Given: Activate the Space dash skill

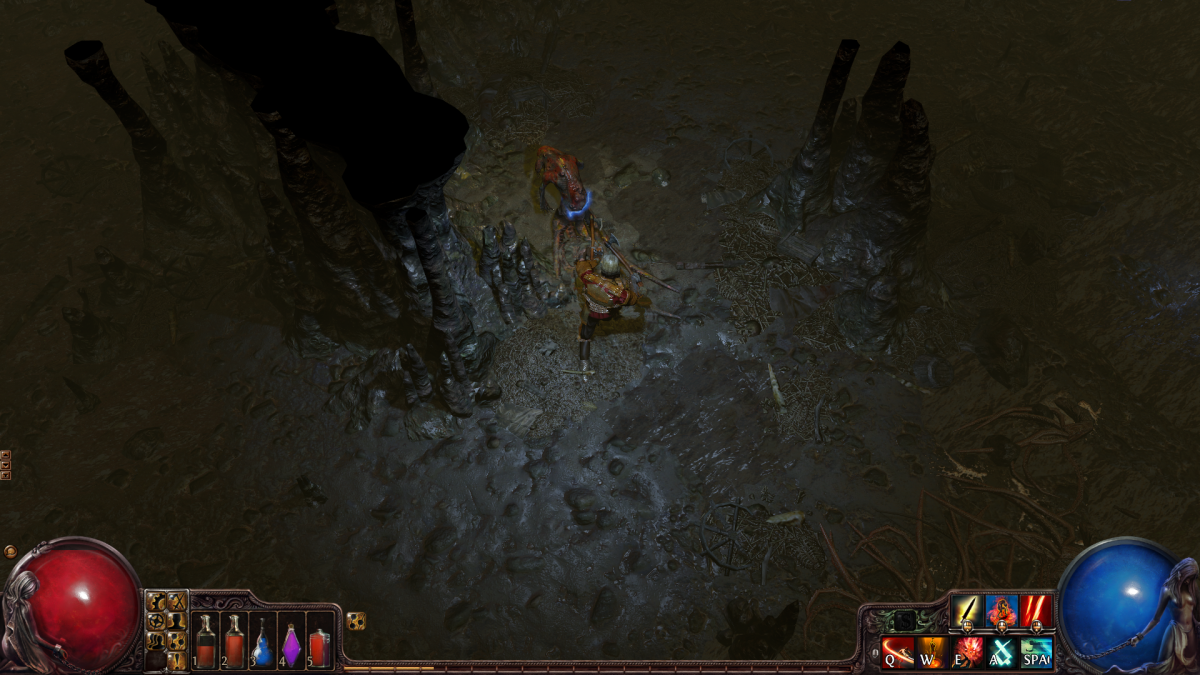Looking at the screenshot, I should point(1037,652).
